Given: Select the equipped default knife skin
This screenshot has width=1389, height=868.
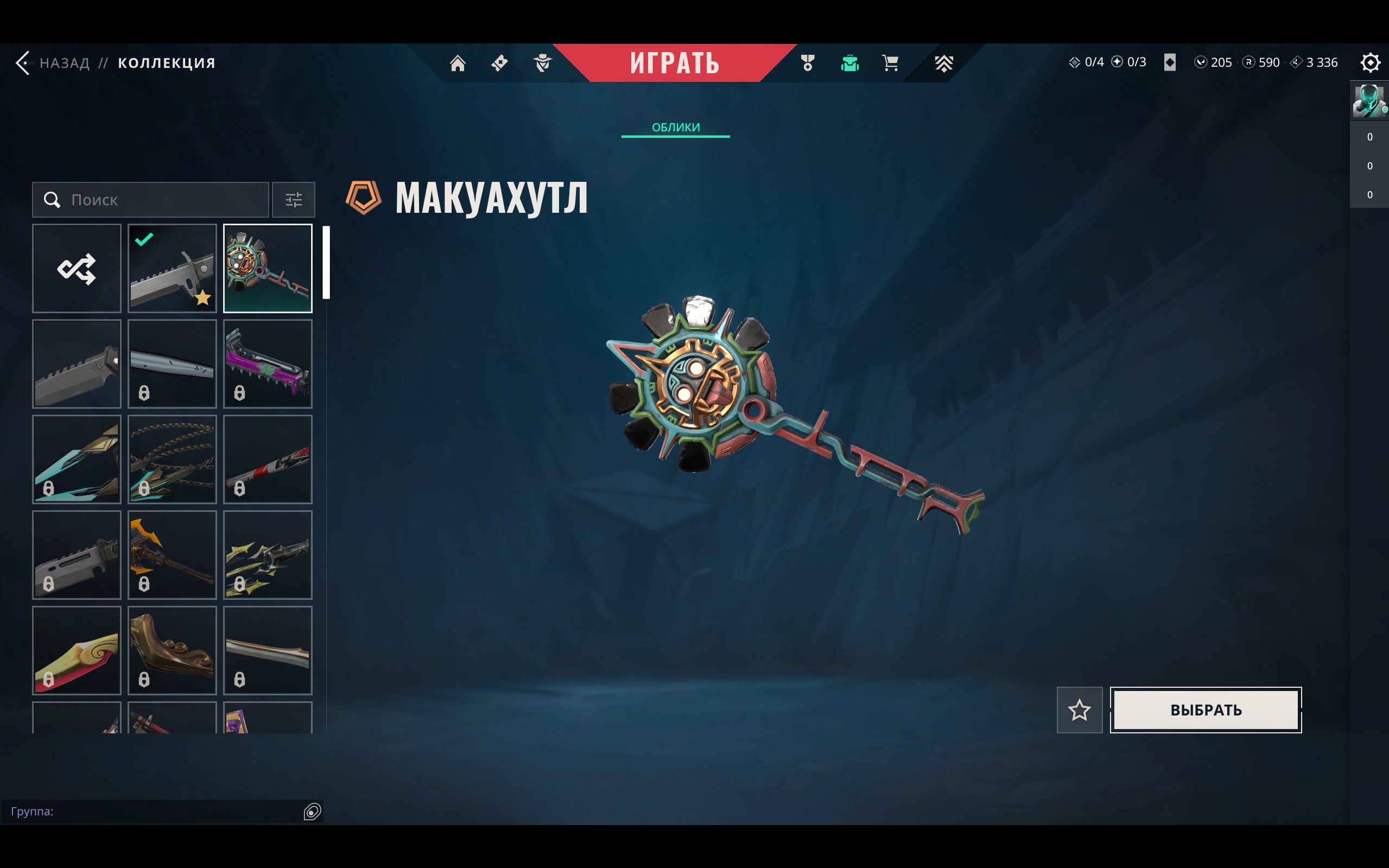Looking at the screenshot, I should 172,269.
